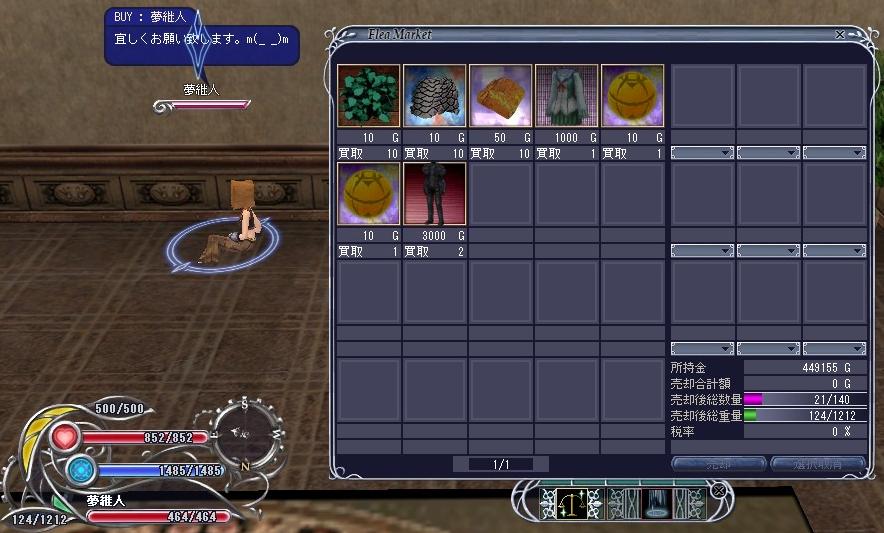
Task: Click the 売却 sell button
Action: point(718,464)
